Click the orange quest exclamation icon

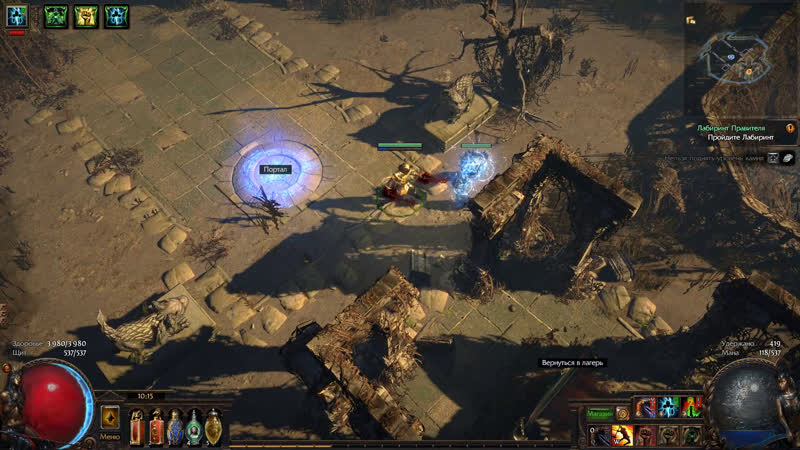click(790, 129)
